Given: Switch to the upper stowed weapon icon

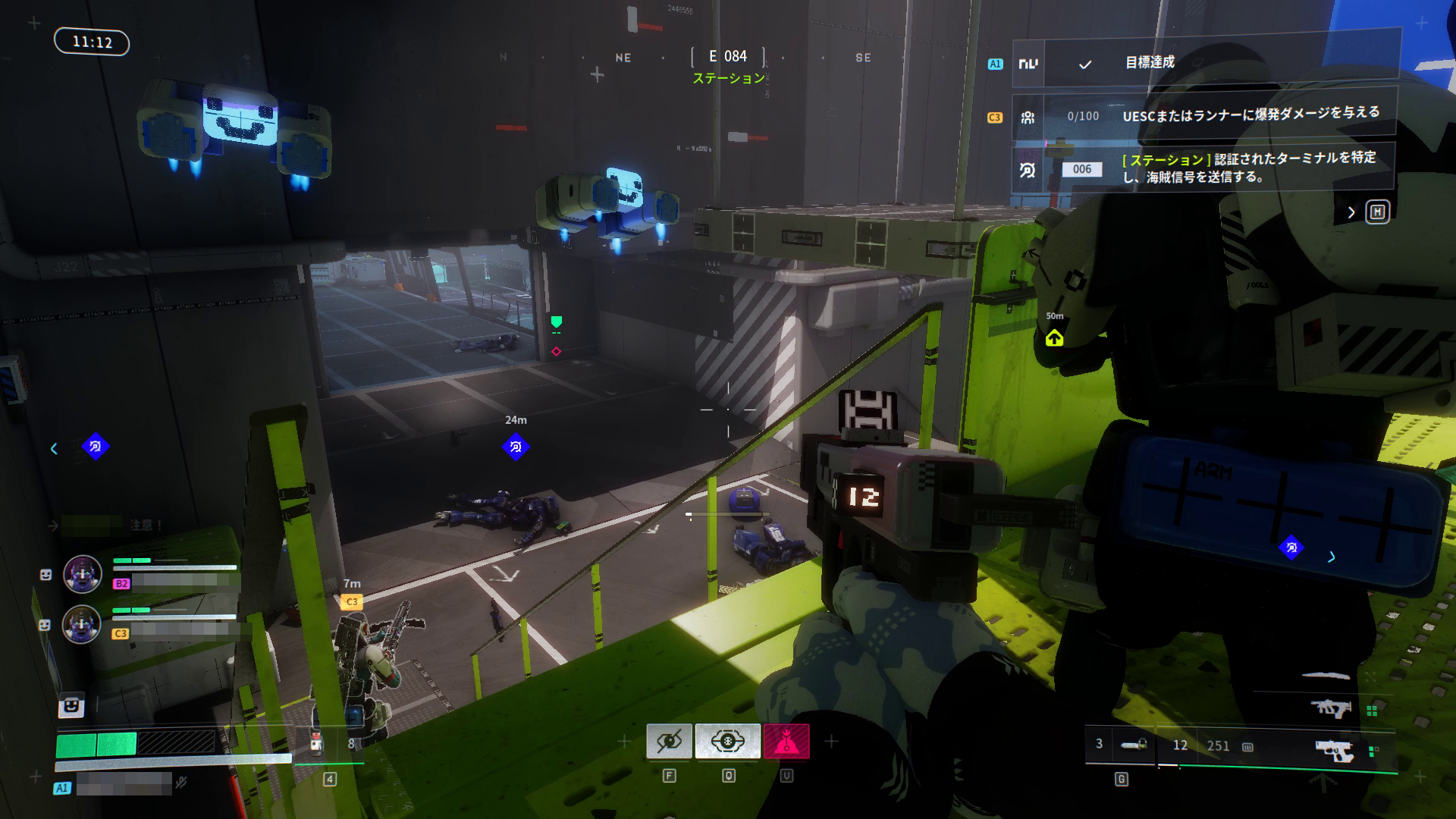Looking at the screenshot, I should pyautogui.click(x=1331, y=709).
